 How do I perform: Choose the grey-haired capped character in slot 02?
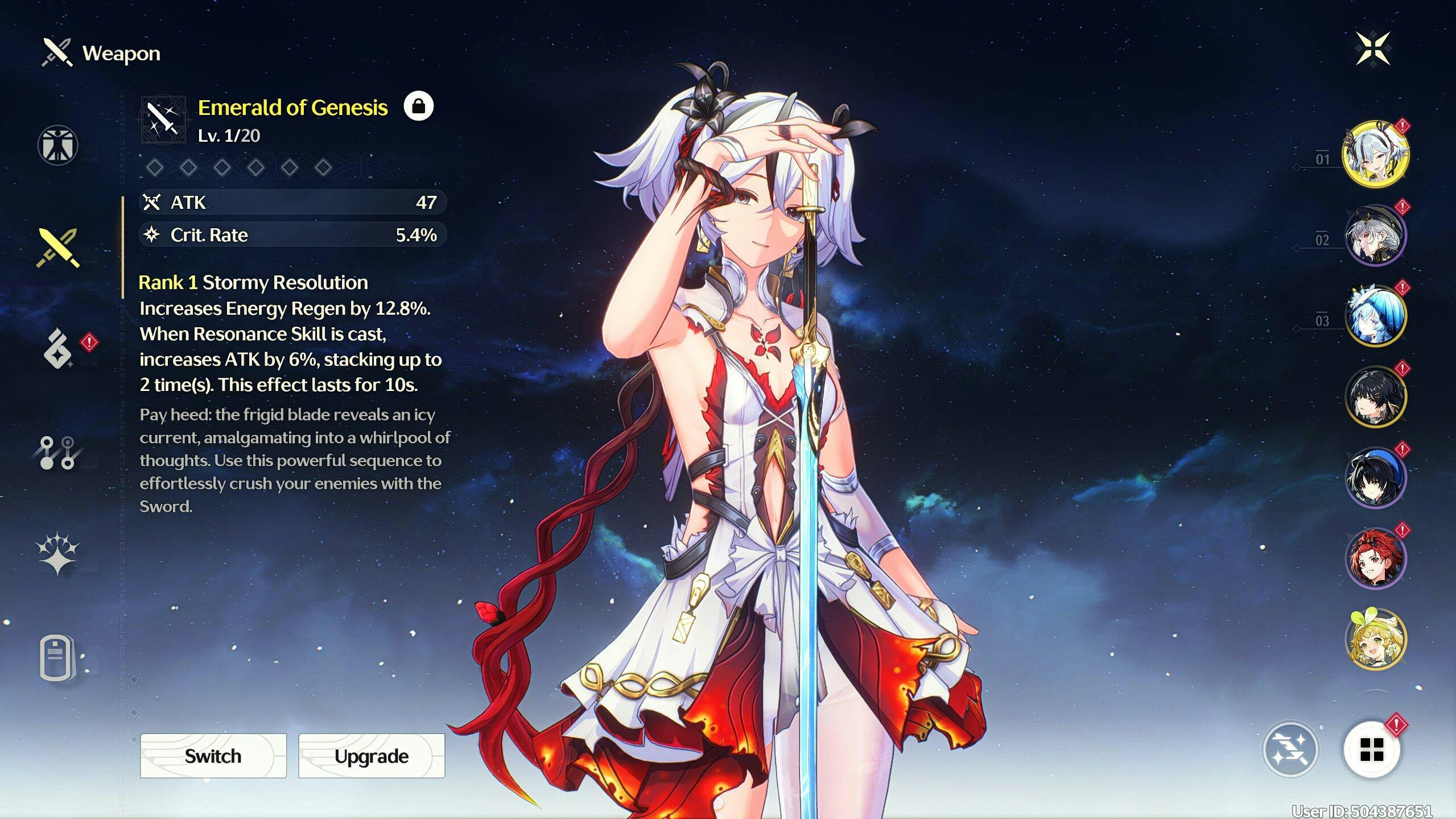tap(1375, 235)
